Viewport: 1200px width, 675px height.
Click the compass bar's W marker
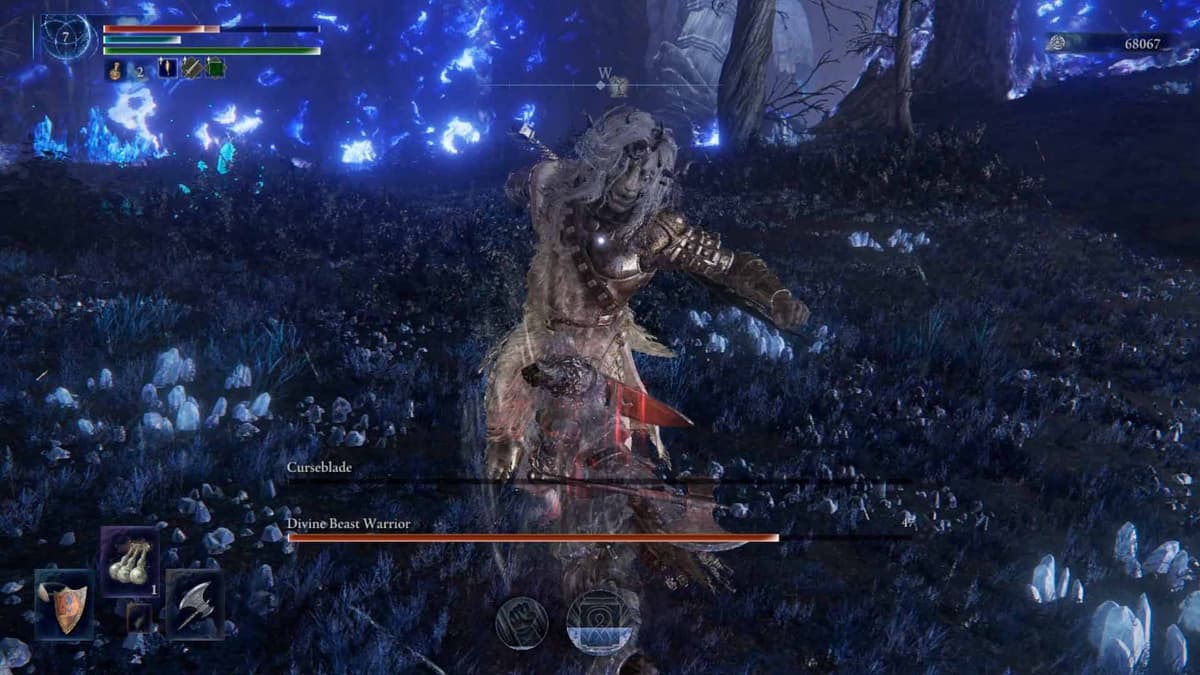[x=605, y=73]
